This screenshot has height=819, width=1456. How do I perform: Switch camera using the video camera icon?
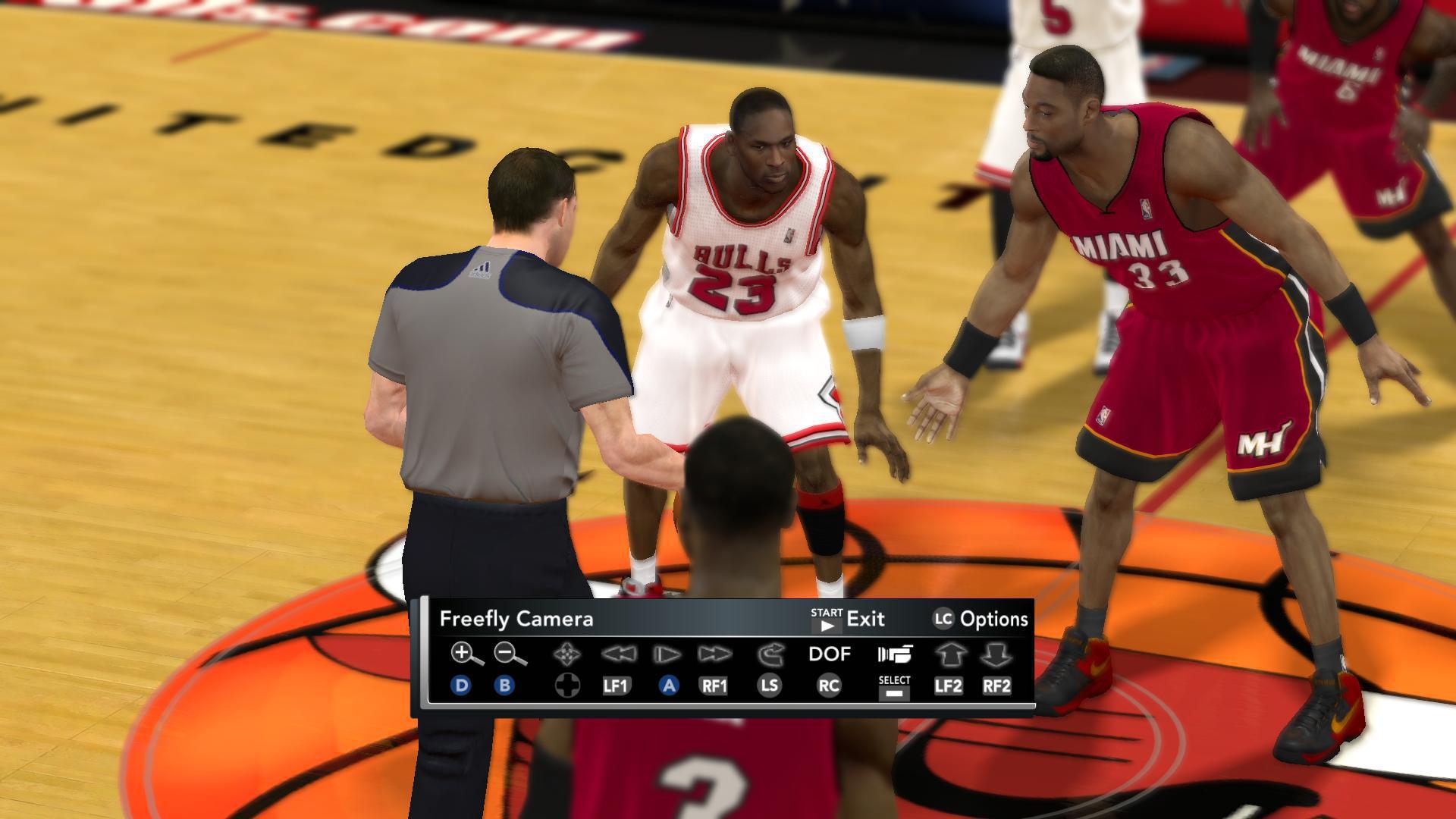tap(894, 654)
